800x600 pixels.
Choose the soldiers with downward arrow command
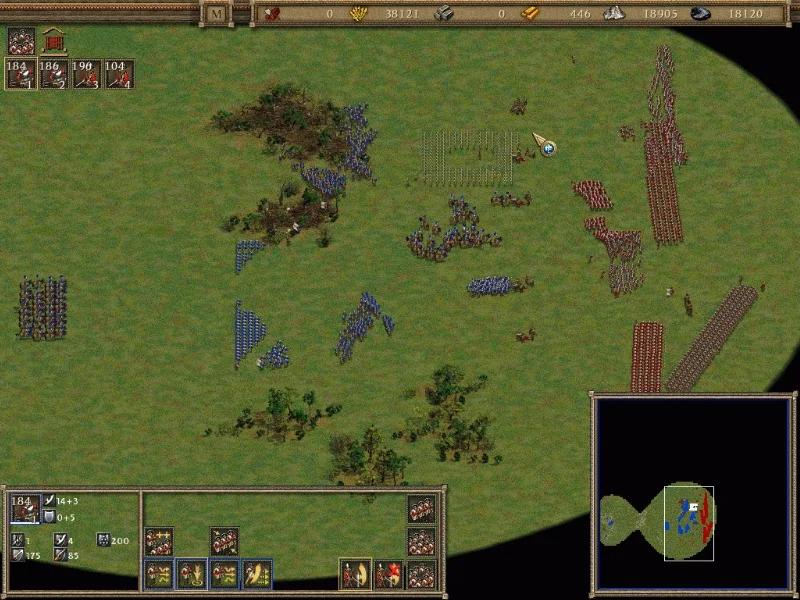coord(191,574)
